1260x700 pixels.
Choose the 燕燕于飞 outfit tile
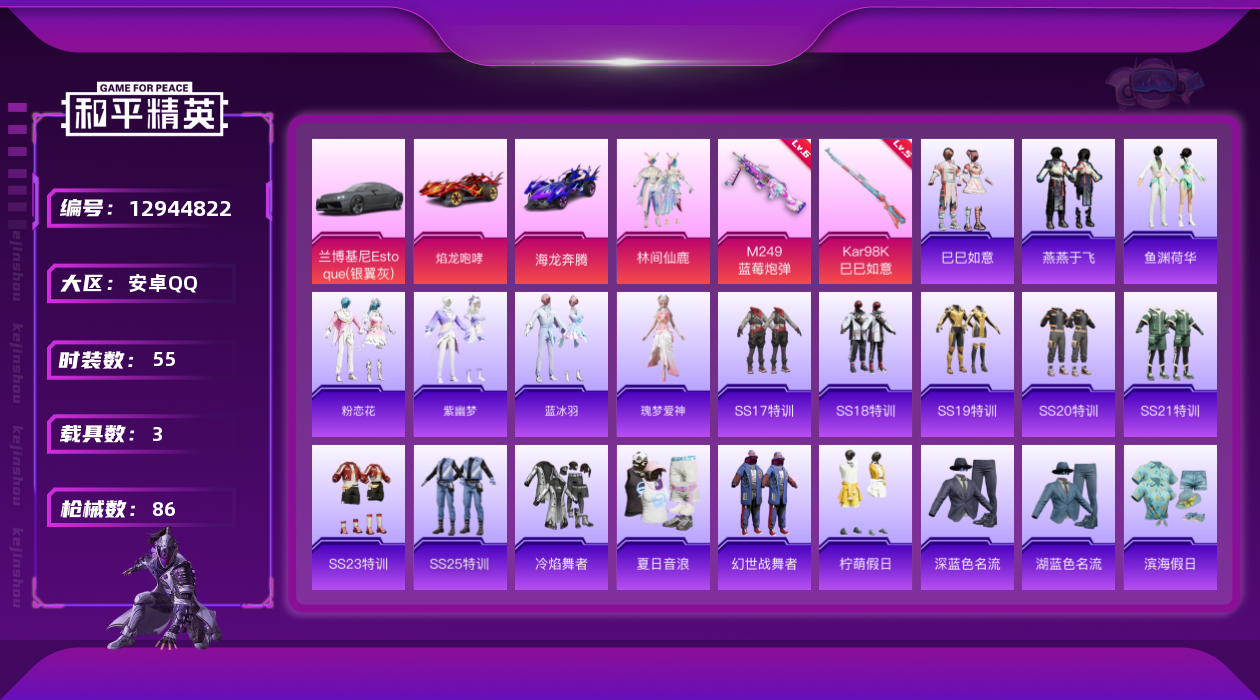pyautogui.click(x=1068, y=211)
